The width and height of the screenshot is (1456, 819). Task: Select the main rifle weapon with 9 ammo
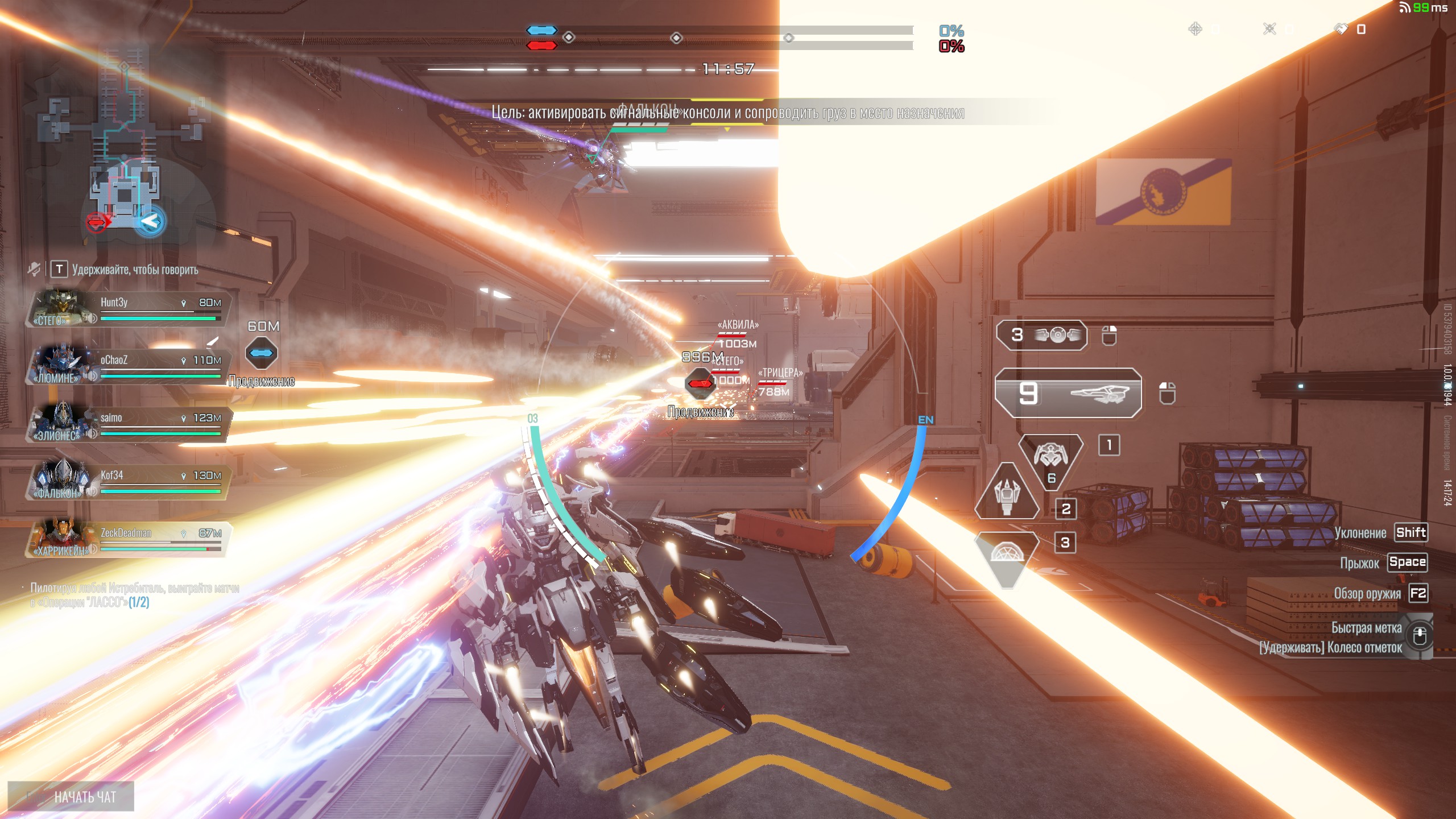pos(1068,393)
